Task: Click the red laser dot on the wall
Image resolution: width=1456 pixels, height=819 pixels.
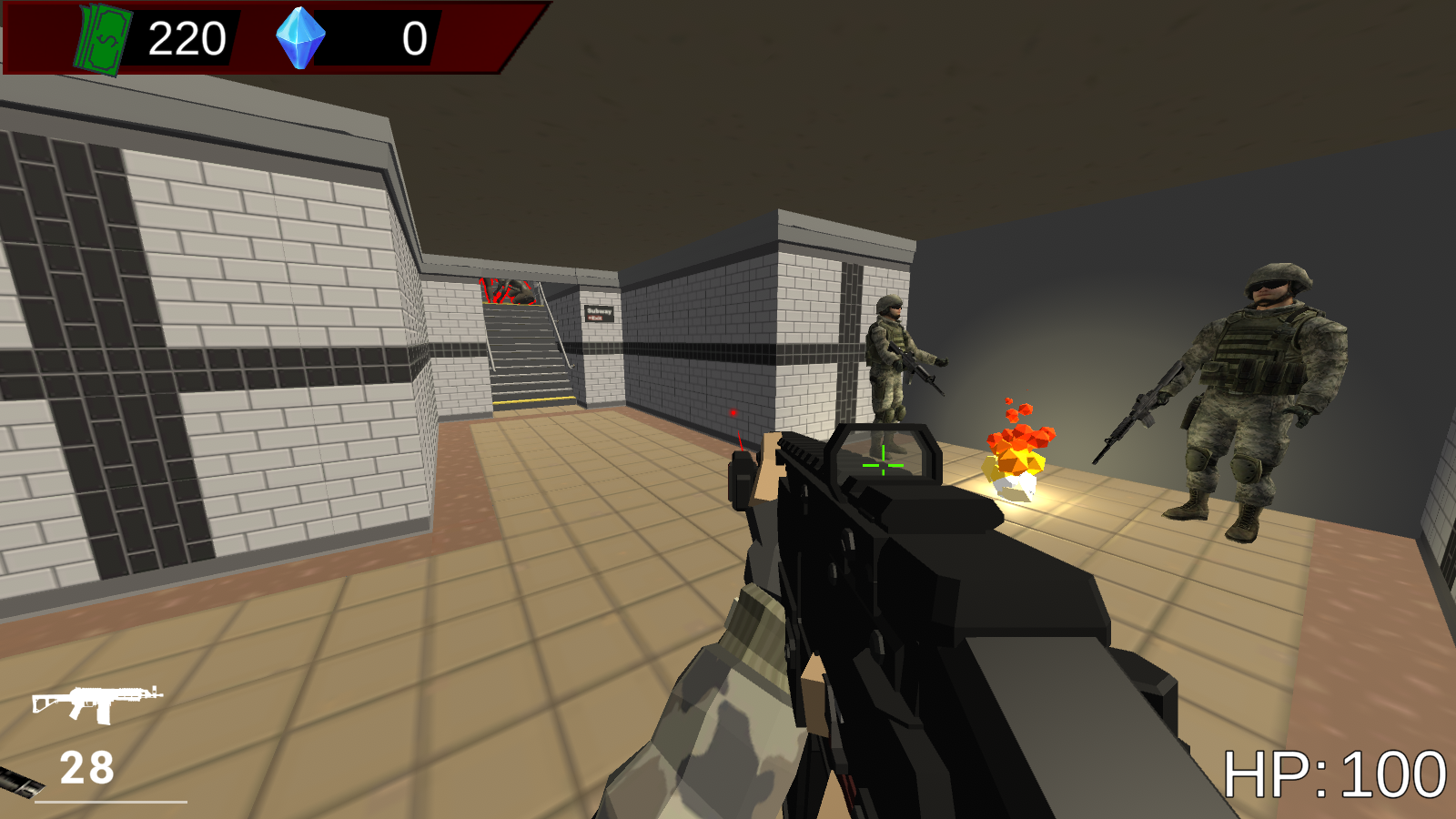Action: point(733,411)
